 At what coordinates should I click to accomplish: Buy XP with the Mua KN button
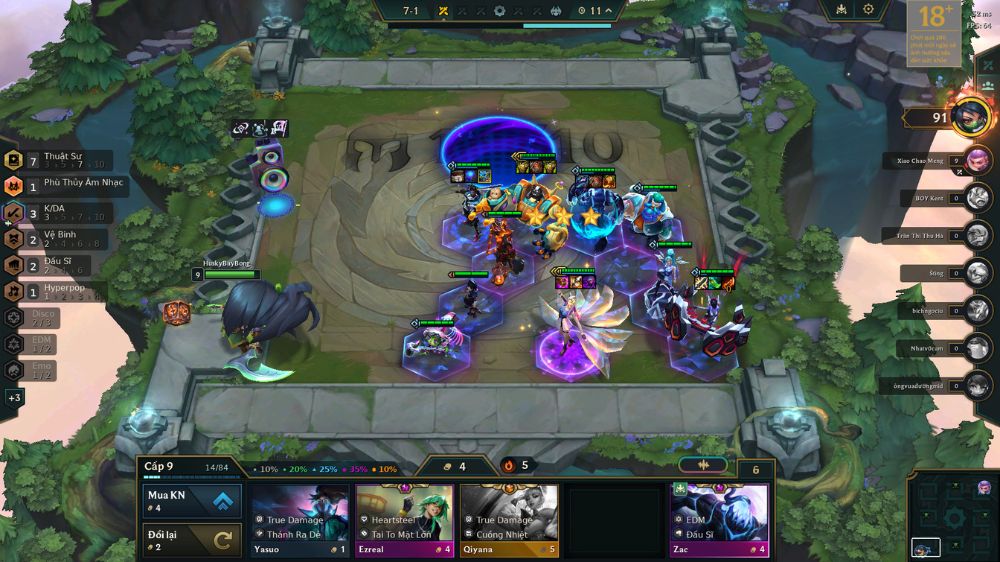coord(190,500)
